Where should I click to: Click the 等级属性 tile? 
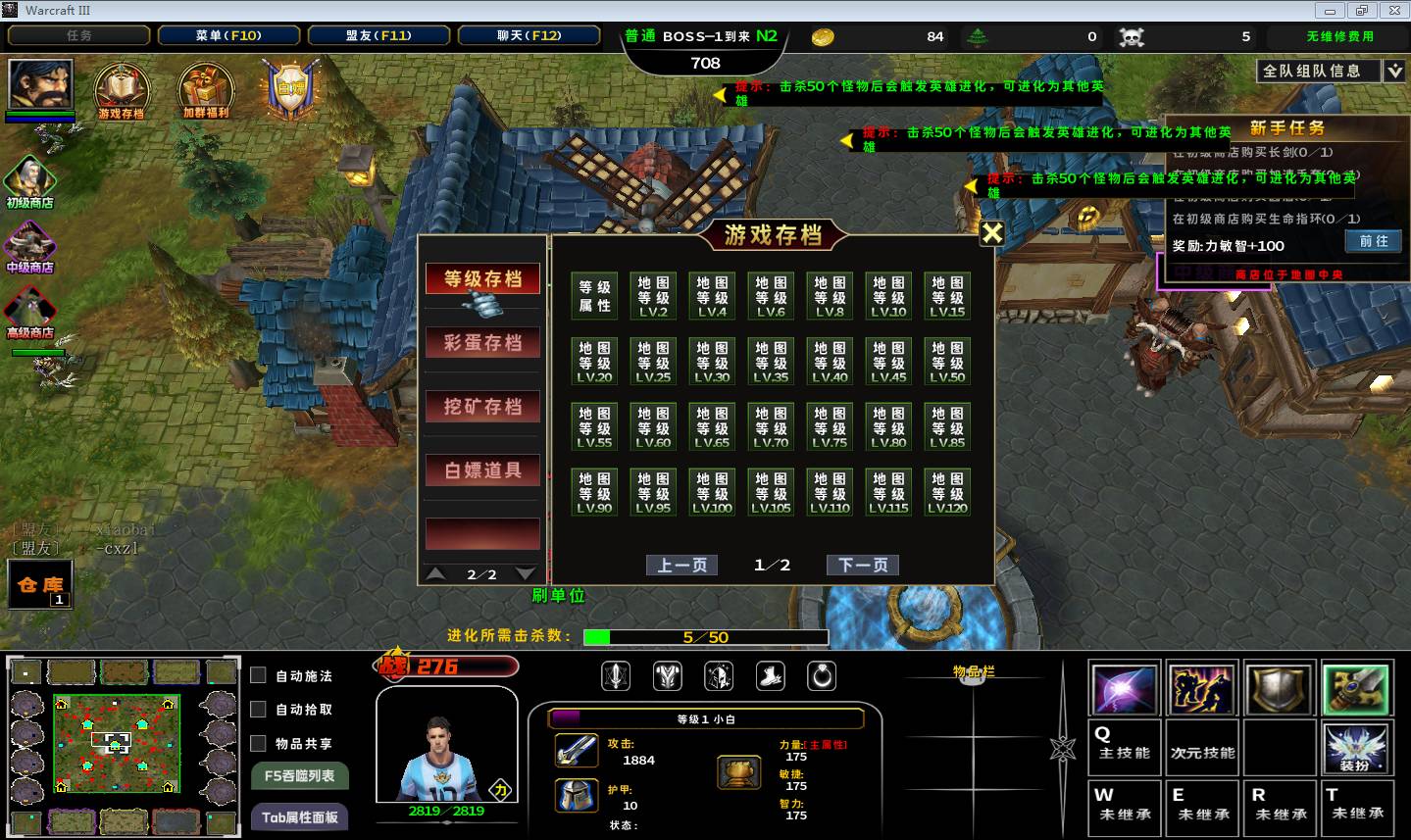click(x=594, y=296)
